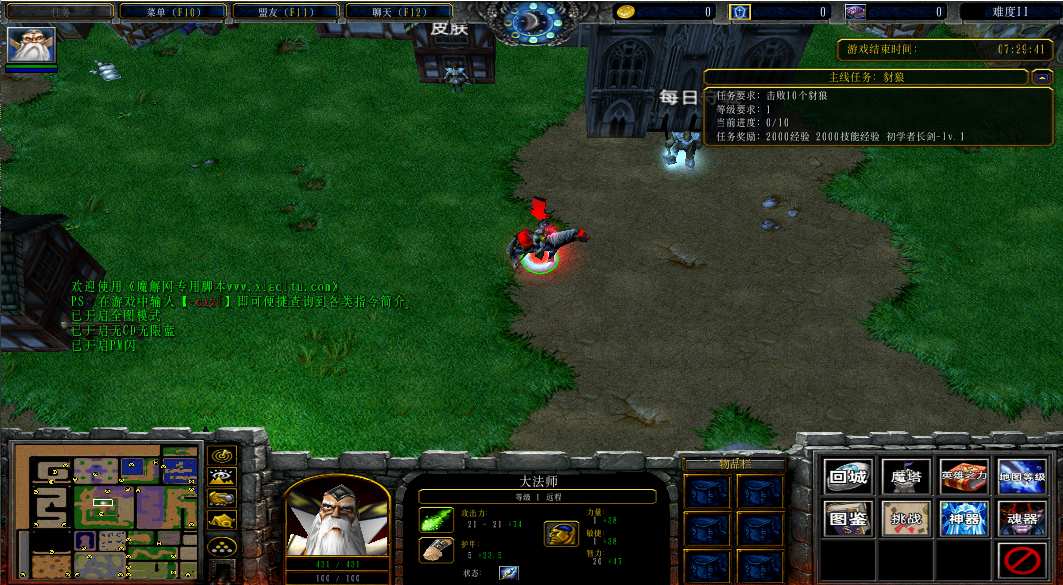This screenshot has height=585, width=1063.
Task: Use the 回城 return-to-town ability
Action: 848,477
